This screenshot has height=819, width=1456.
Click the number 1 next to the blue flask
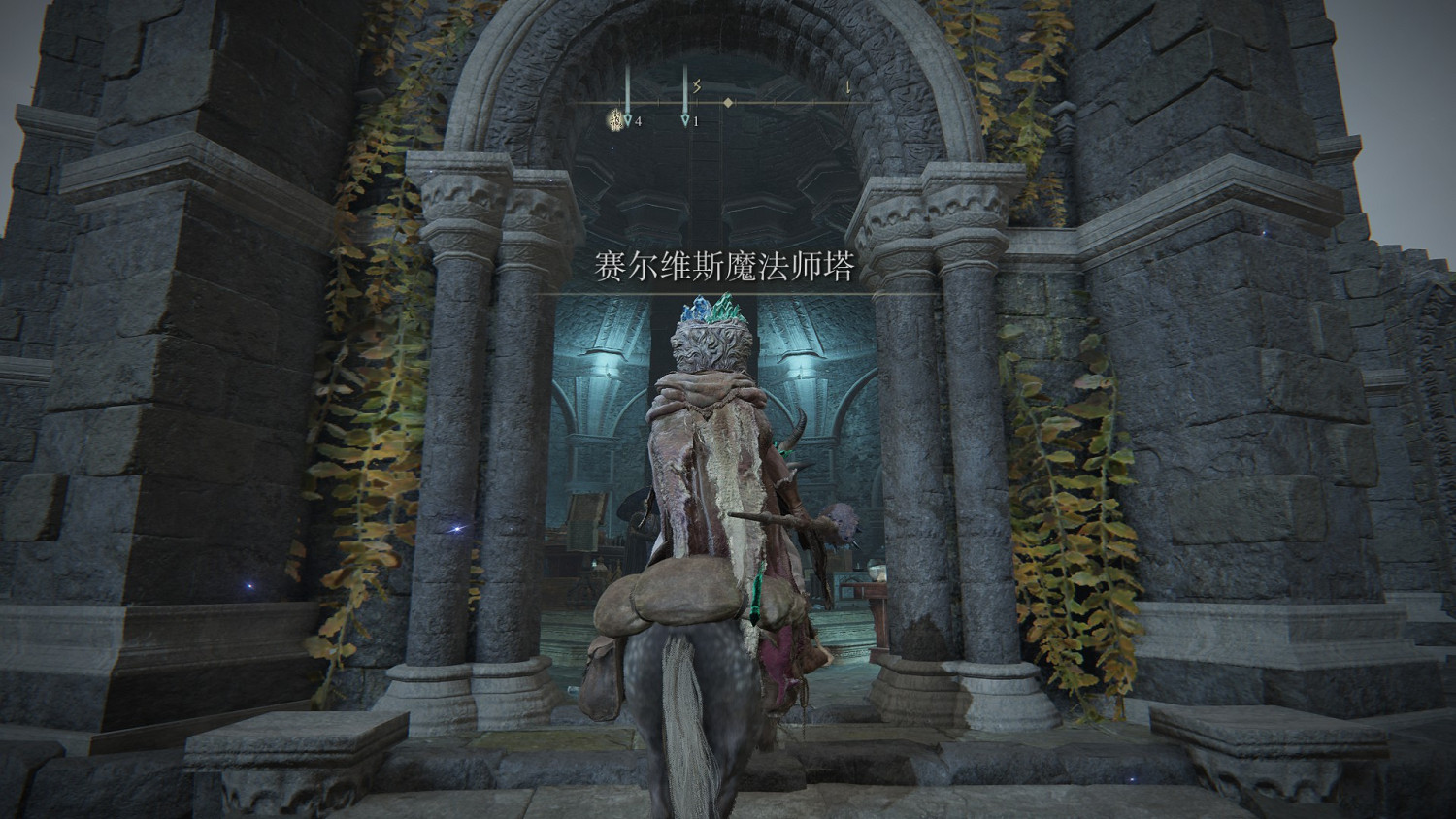696,121
